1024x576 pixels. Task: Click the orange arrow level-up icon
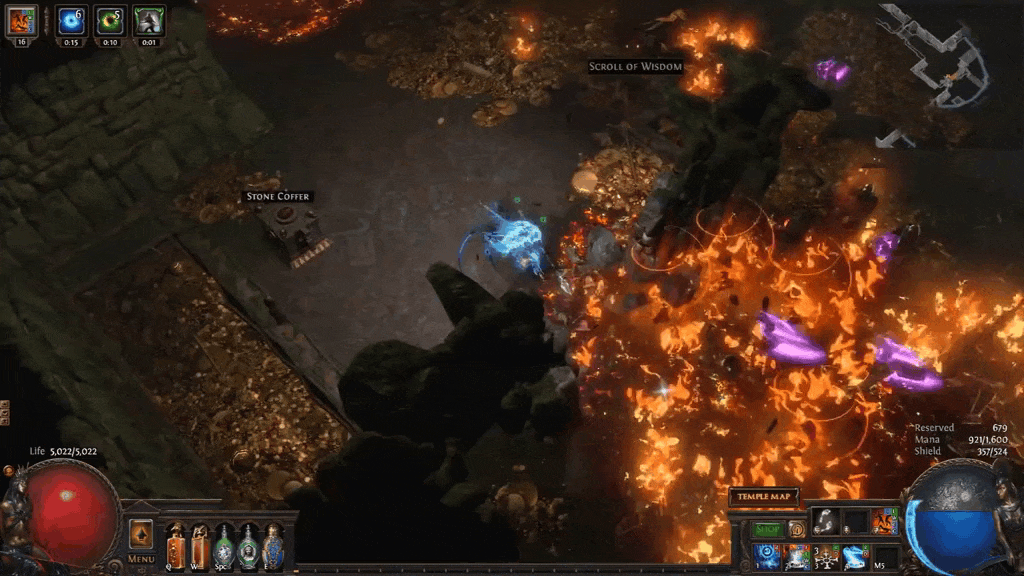pyautogui.click(x=141, y=534)
